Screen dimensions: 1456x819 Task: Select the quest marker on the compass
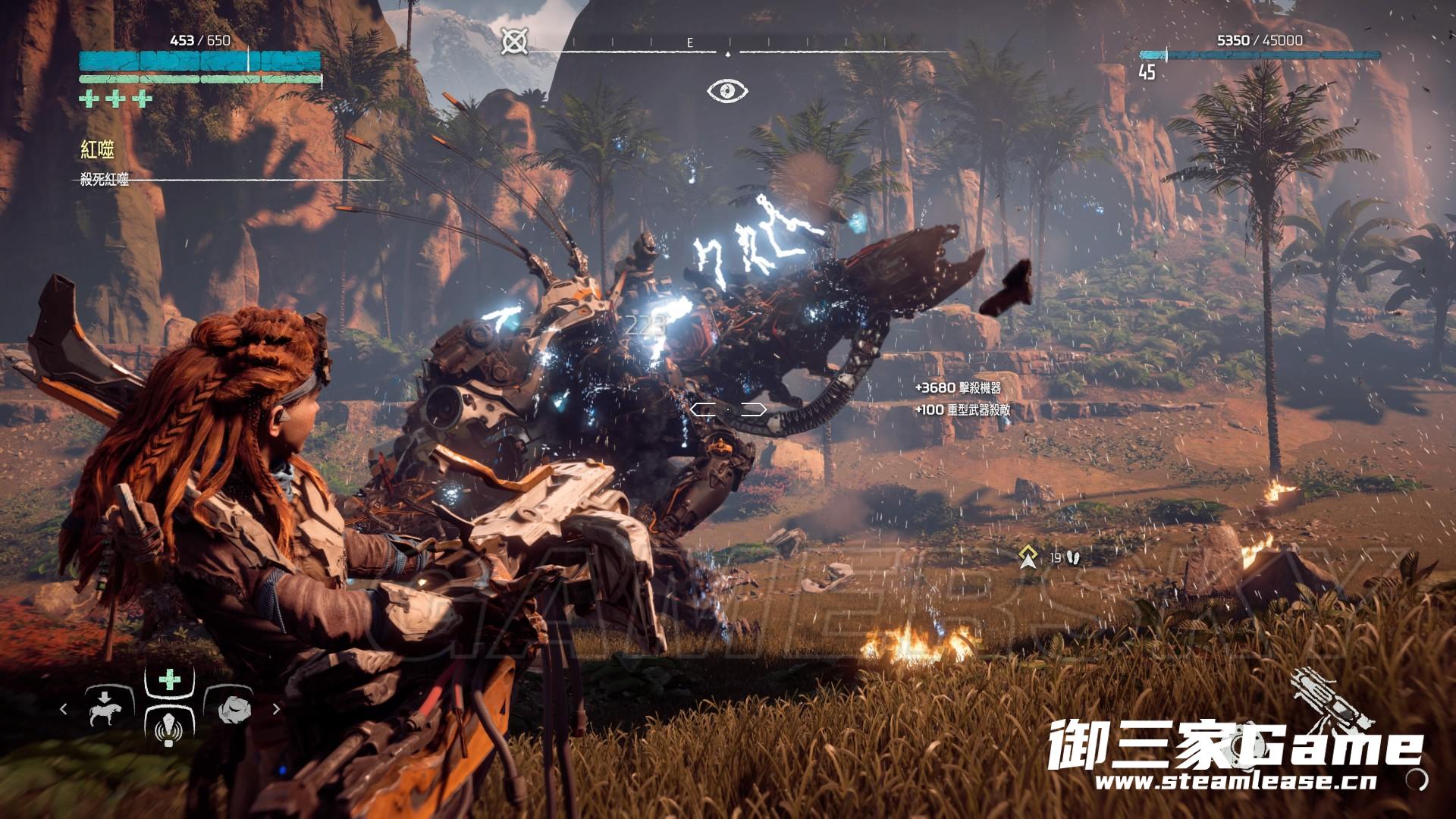coord(515,41)
